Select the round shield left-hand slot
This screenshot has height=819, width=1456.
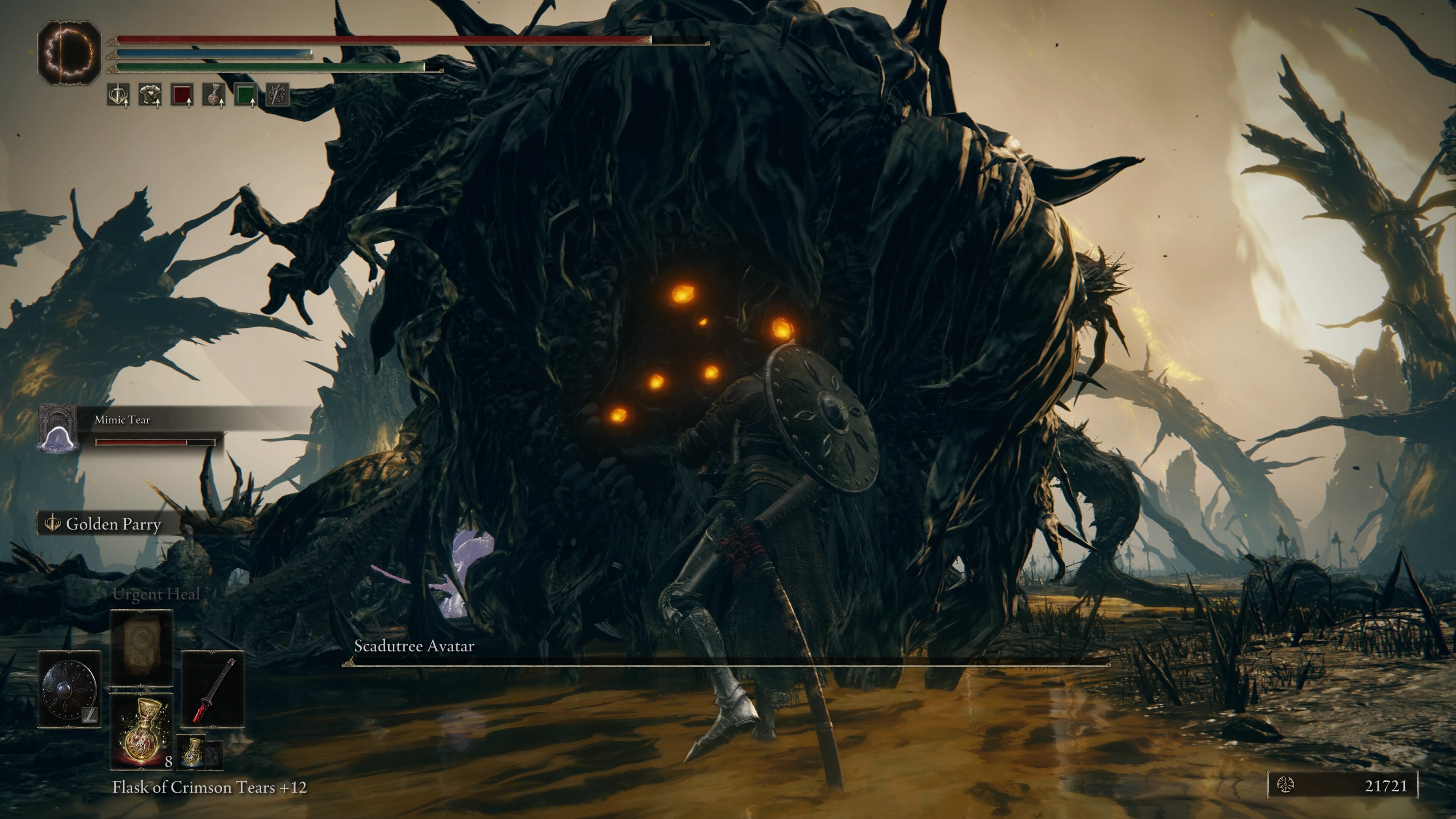(69, 689)
